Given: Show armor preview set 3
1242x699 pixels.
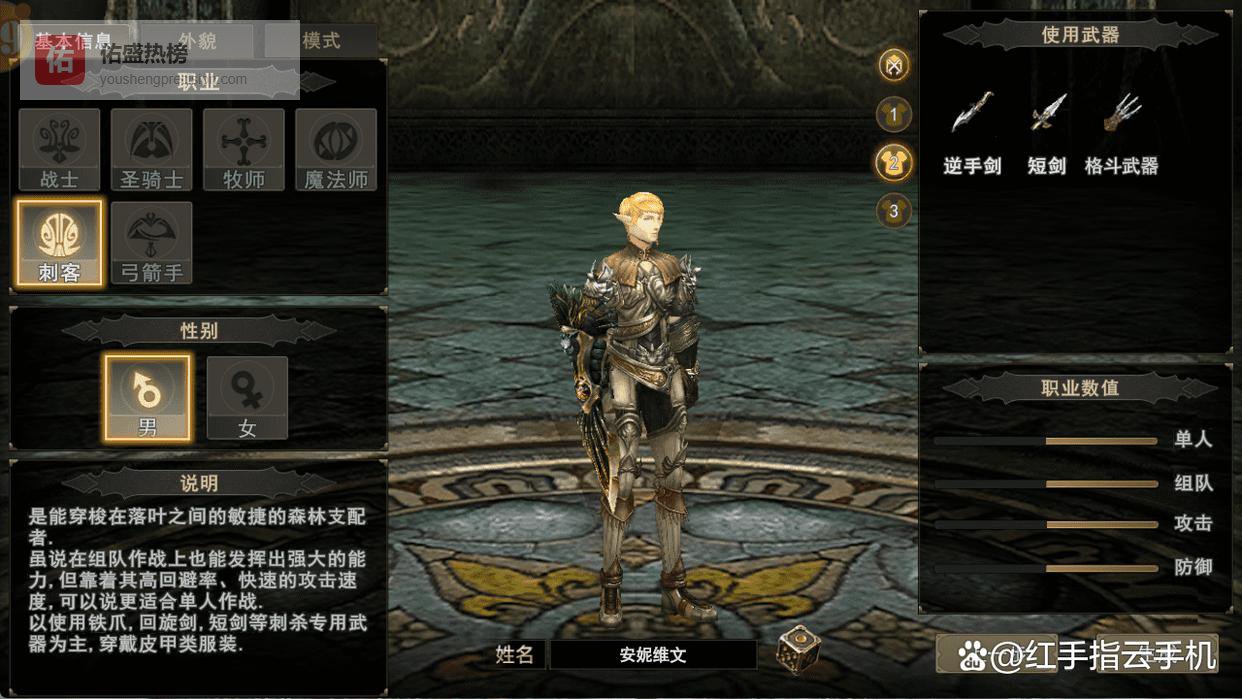Looking at the screenshot, I should click(x=893, y=211).
